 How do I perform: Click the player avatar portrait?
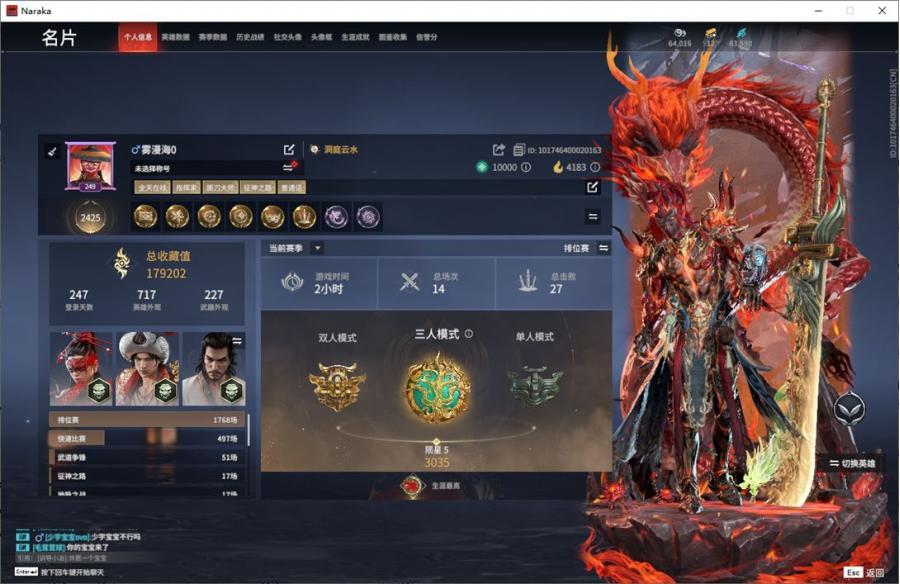(90, 163)
